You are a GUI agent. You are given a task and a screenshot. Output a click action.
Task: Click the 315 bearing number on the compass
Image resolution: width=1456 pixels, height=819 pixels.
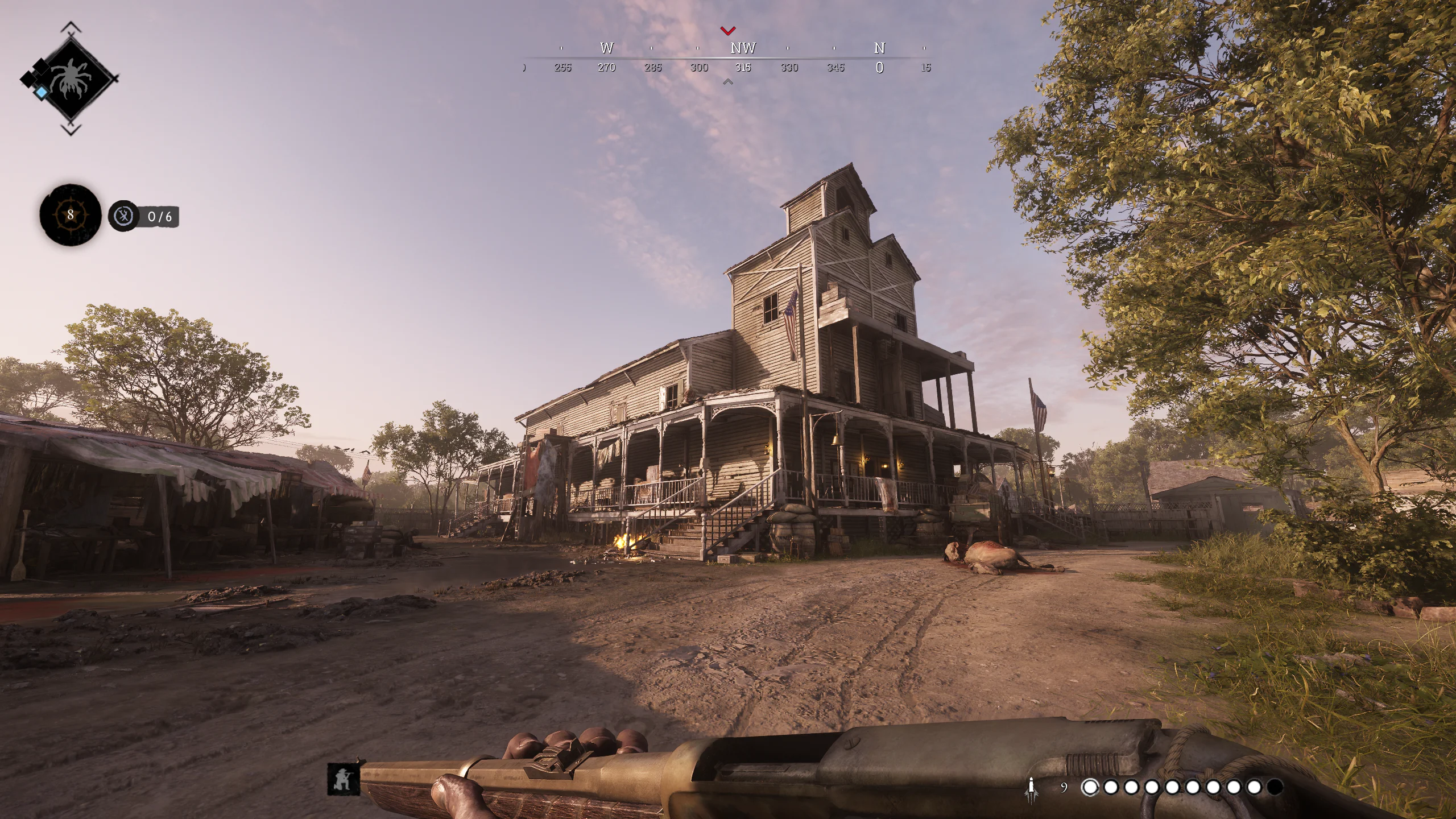coord(744,67)
